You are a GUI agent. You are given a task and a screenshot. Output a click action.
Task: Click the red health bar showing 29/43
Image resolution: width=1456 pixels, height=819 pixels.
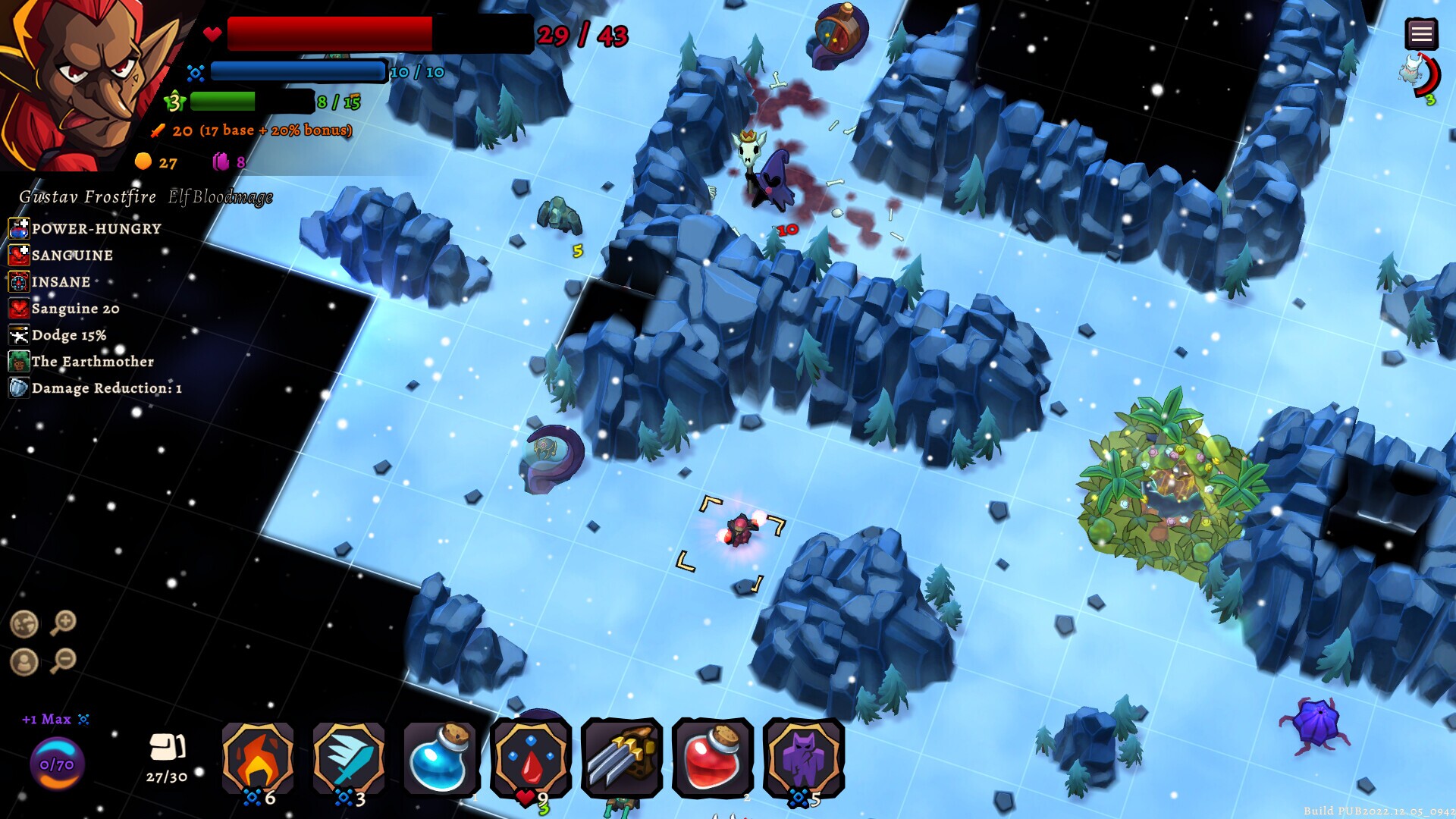coord(326,33)
